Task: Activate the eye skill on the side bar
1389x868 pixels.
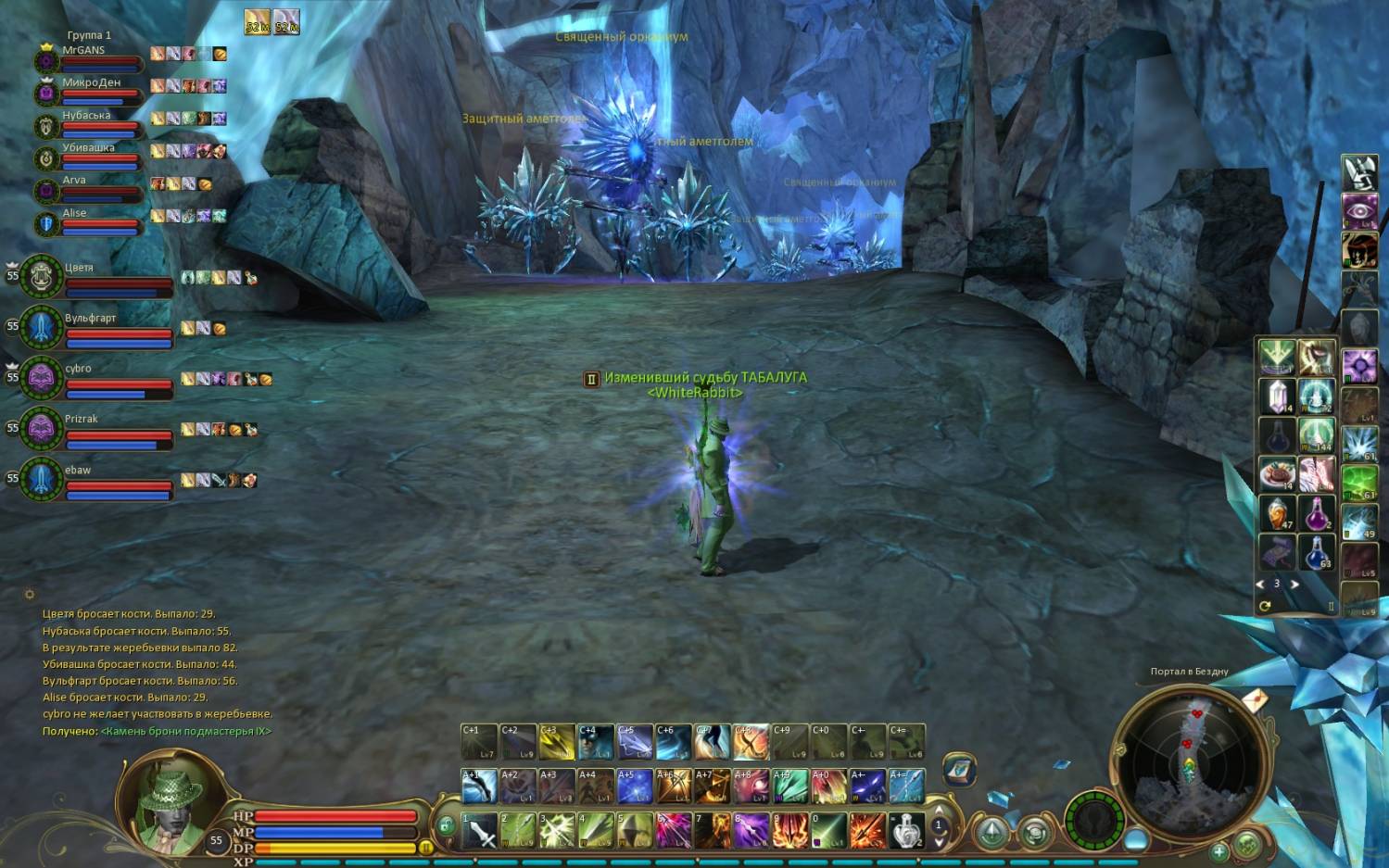Action: pos(1359,210)
